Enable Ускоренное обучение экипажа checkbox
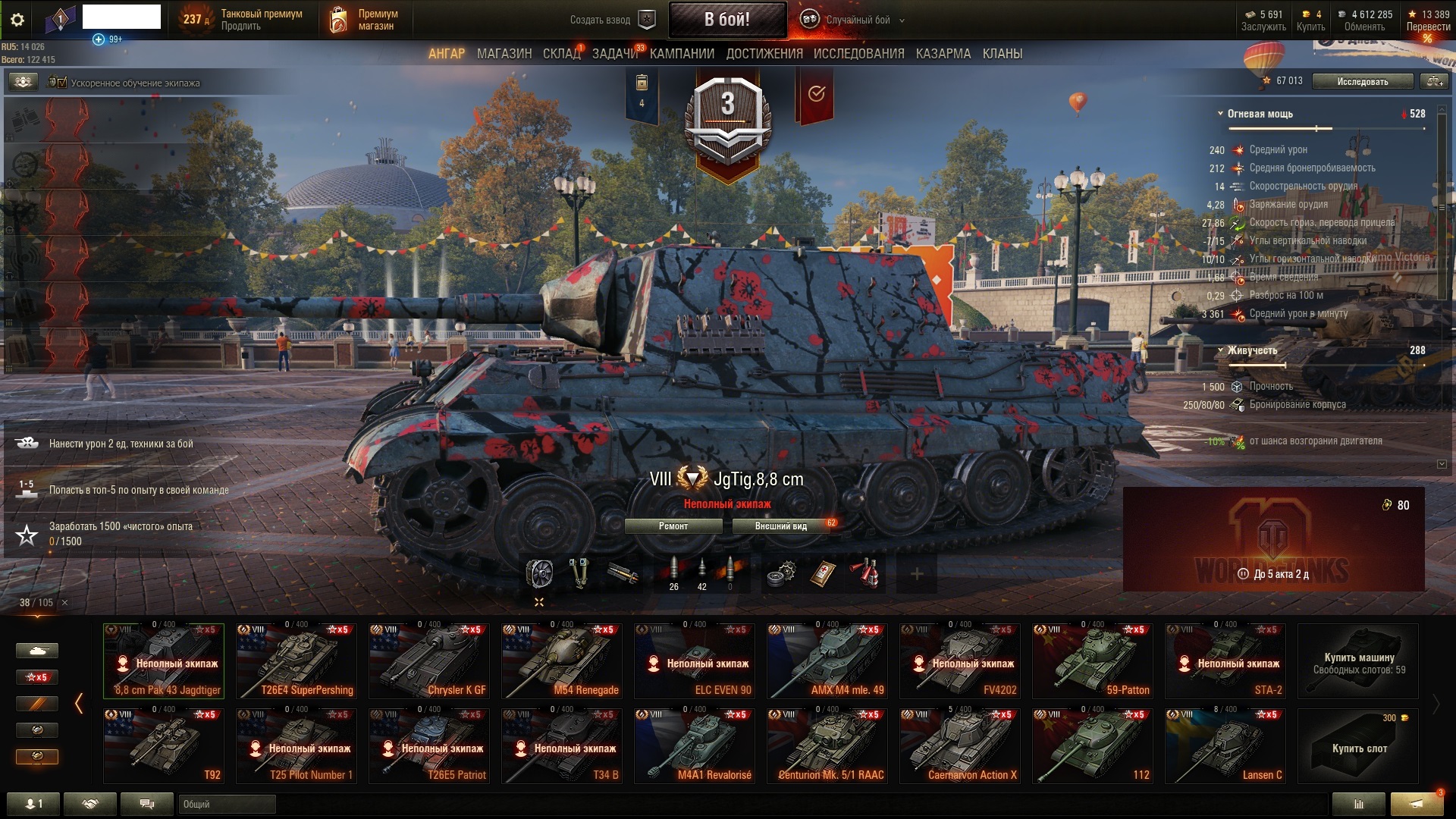This screenshot has height=819, width=1456. [x=62, y=82]
